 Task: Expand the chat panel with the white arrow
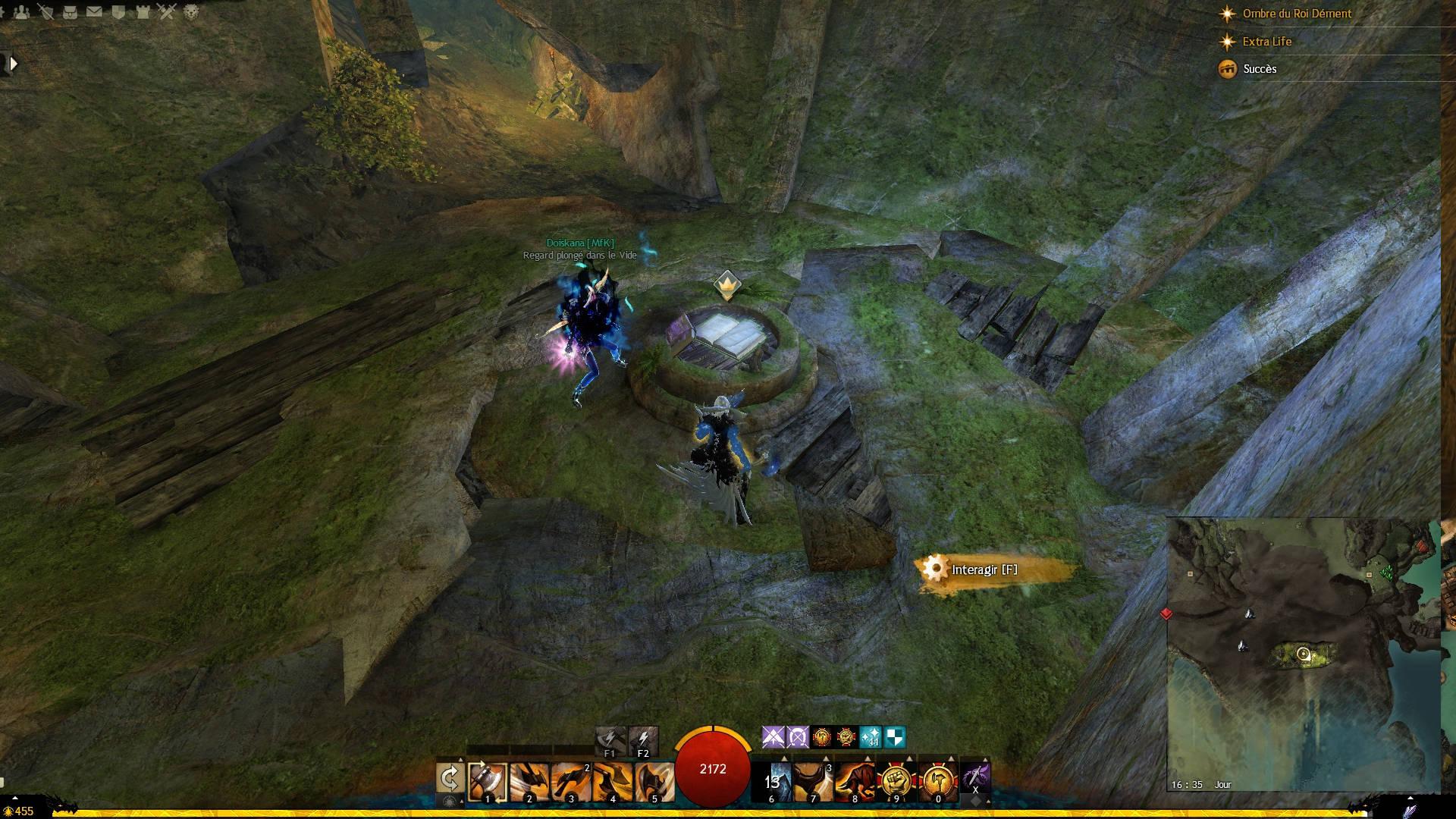[x=12, y=64]
